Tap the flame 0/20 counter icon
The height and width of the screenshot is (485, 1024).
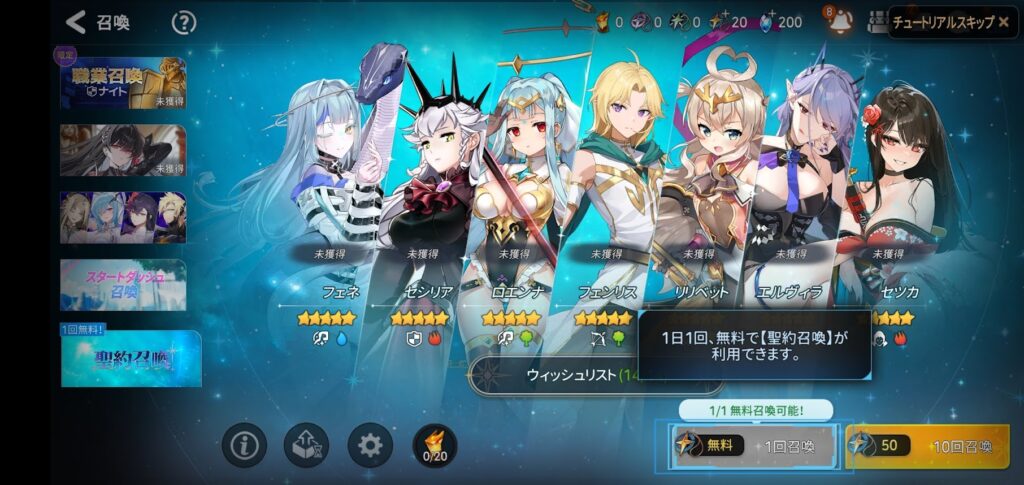[x=434, y=445]
